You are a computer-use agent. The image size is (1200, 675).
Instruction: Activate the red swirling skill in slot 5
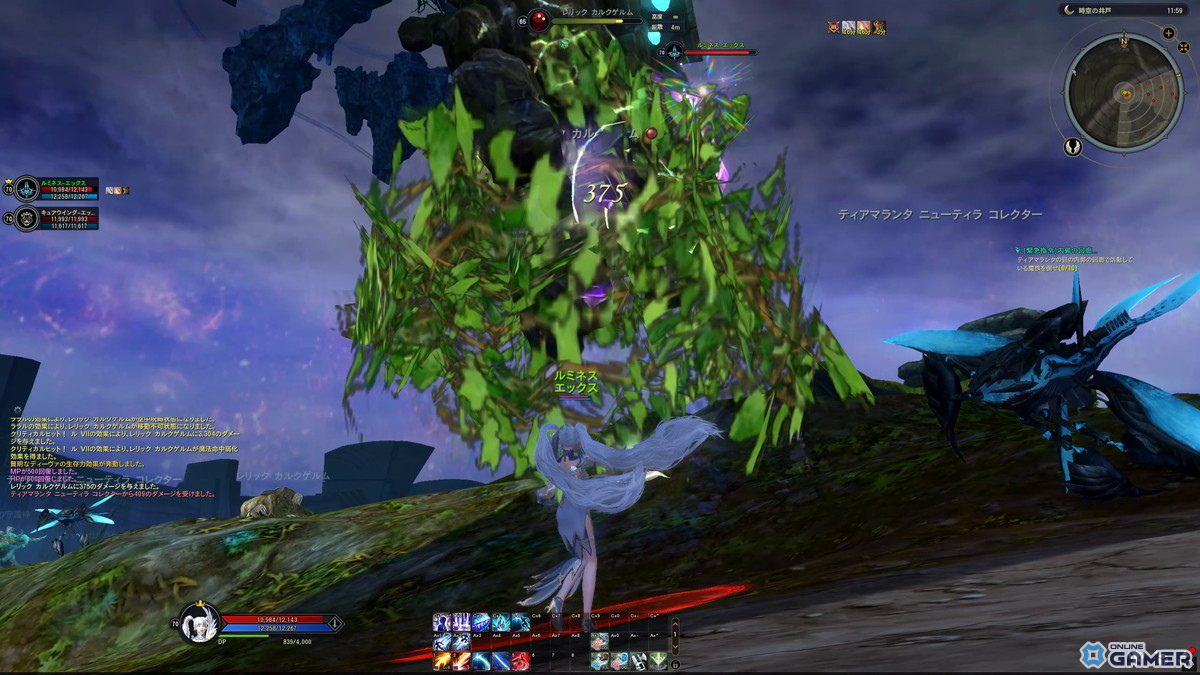pyautogui.click(x=521, y=661)
